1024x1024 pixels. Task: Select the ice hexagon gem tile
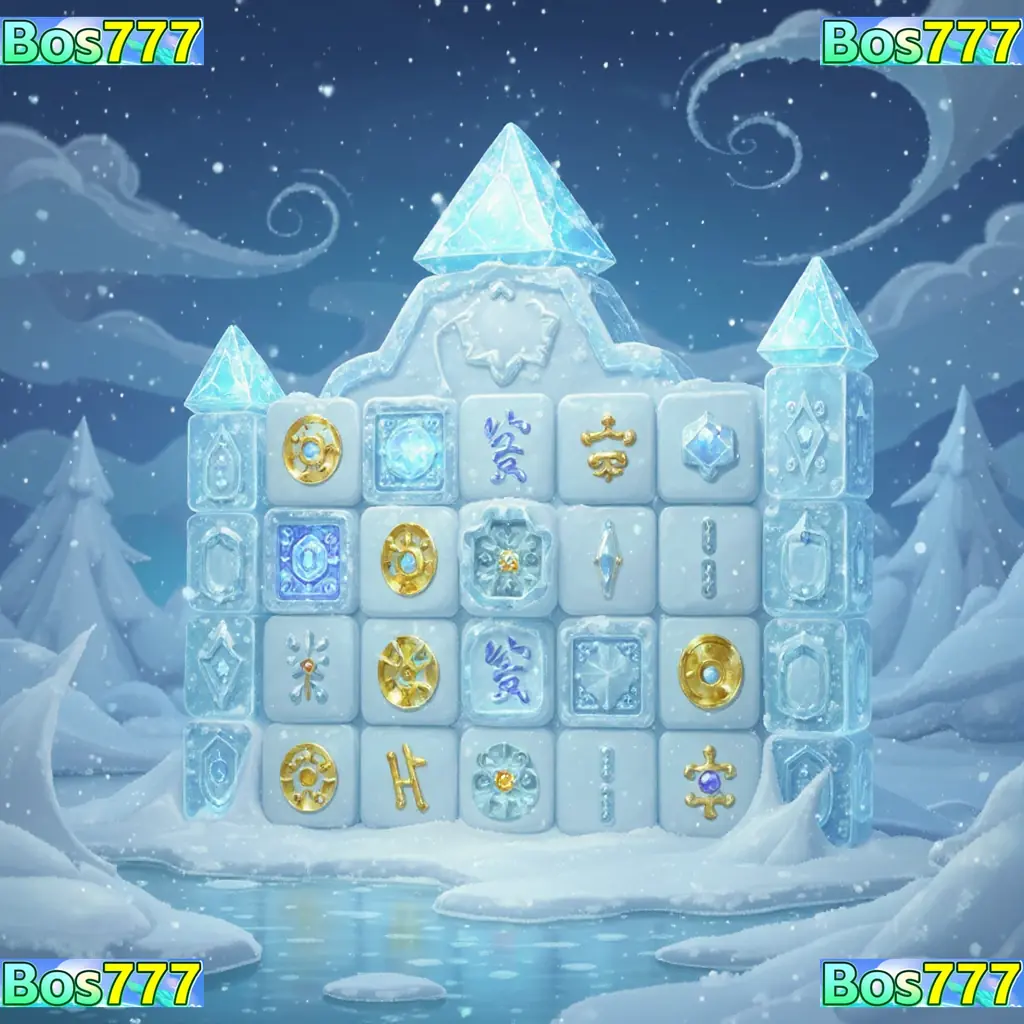tap(709, 446)
